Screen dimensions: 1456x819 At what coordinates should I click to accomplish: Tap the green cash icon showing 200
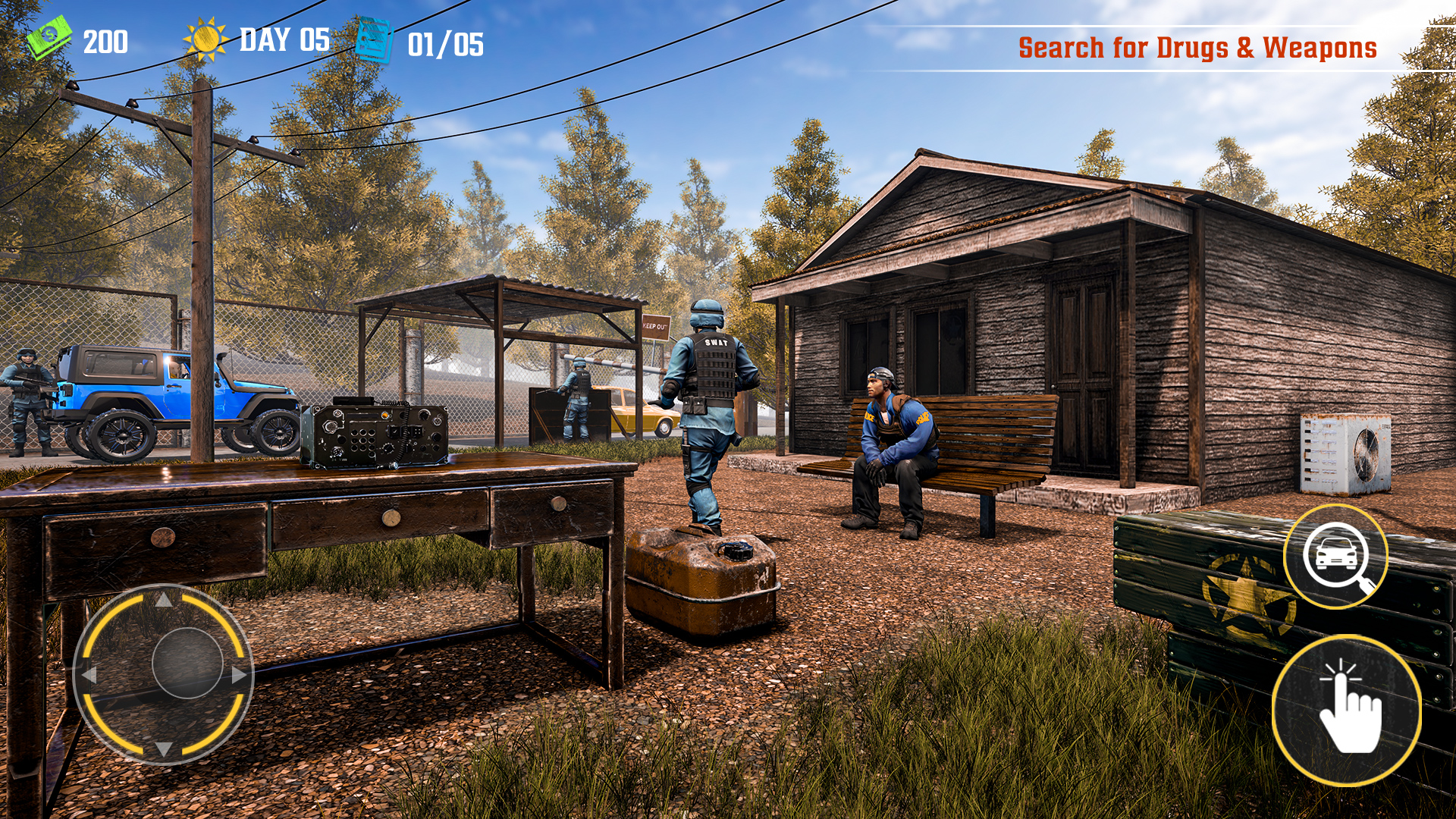[x=51, y=38]
